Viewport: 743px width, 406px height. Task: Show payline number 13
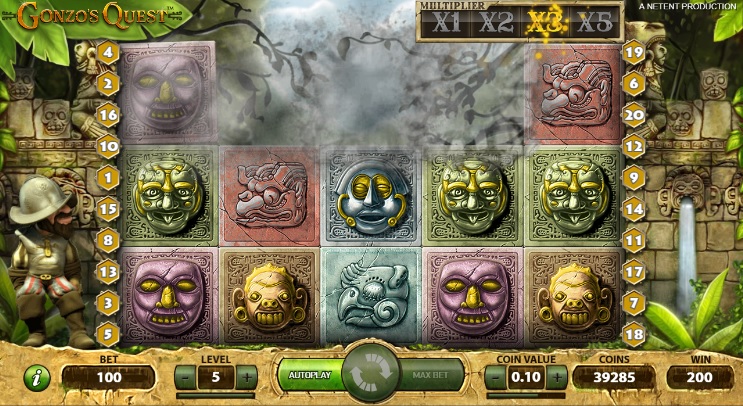tap(108, 270)
